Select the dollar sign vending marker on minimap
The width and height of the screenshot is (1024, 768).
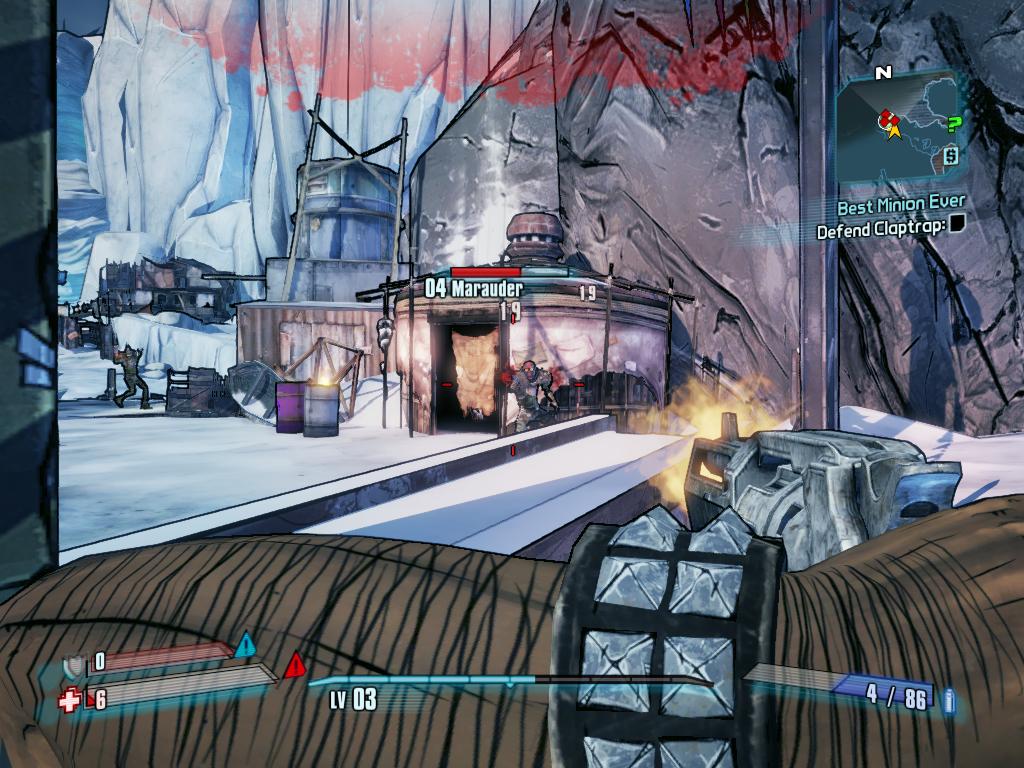click(x=949, y=155)
